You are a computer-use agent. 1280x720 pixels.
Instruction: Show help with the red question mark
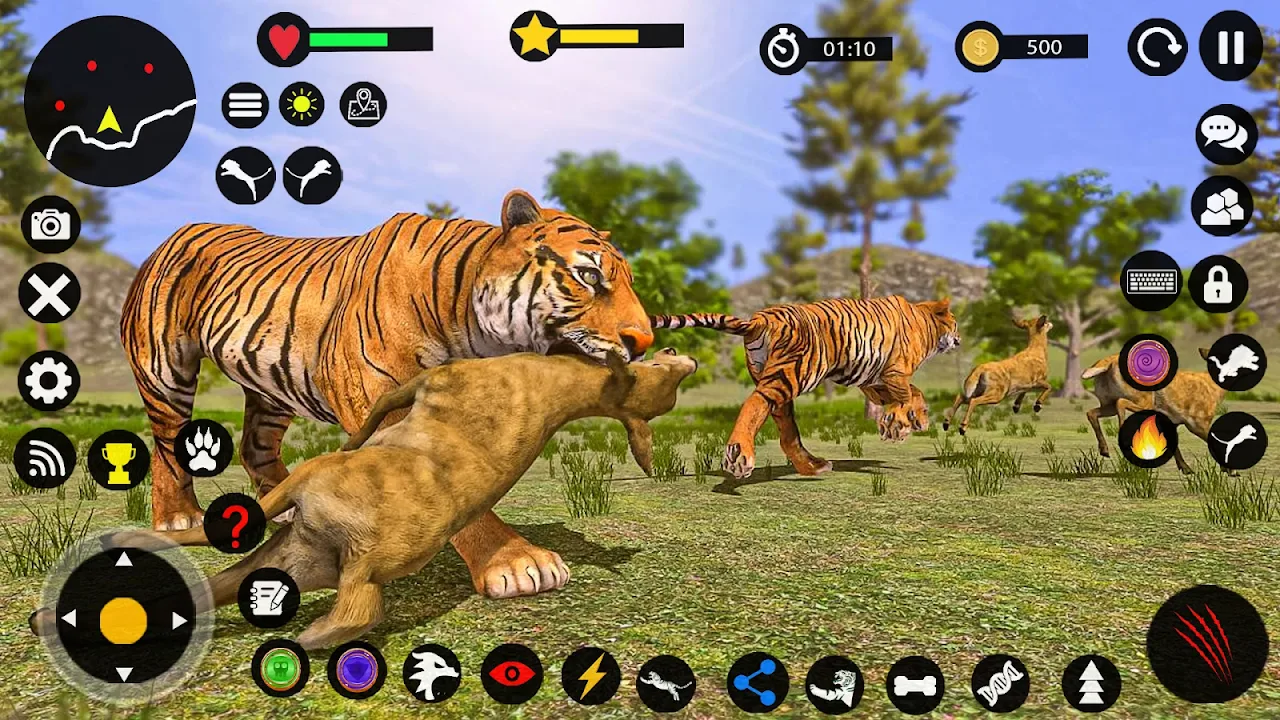(235, 523)
